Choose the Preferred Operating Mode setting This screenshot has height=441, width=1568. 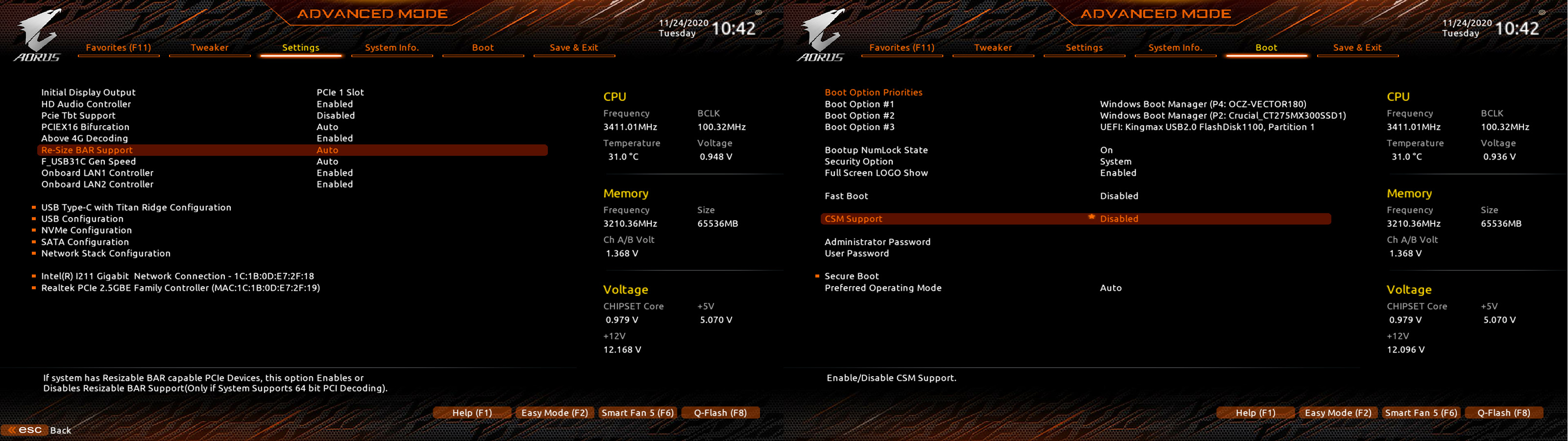pyautogui.click(x=882, y=288)
